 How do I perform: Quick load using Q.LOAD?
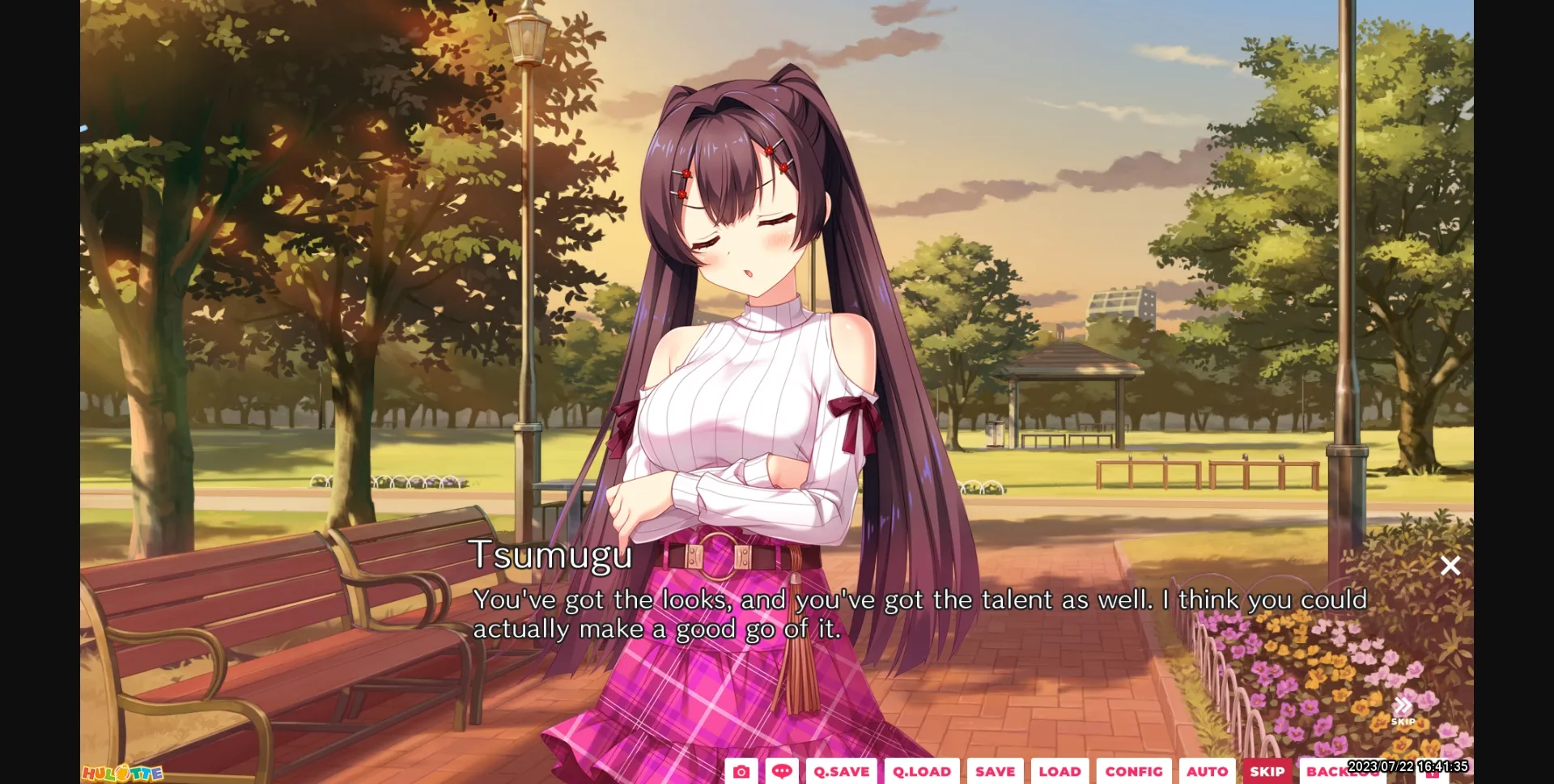[x=922, y=771]
